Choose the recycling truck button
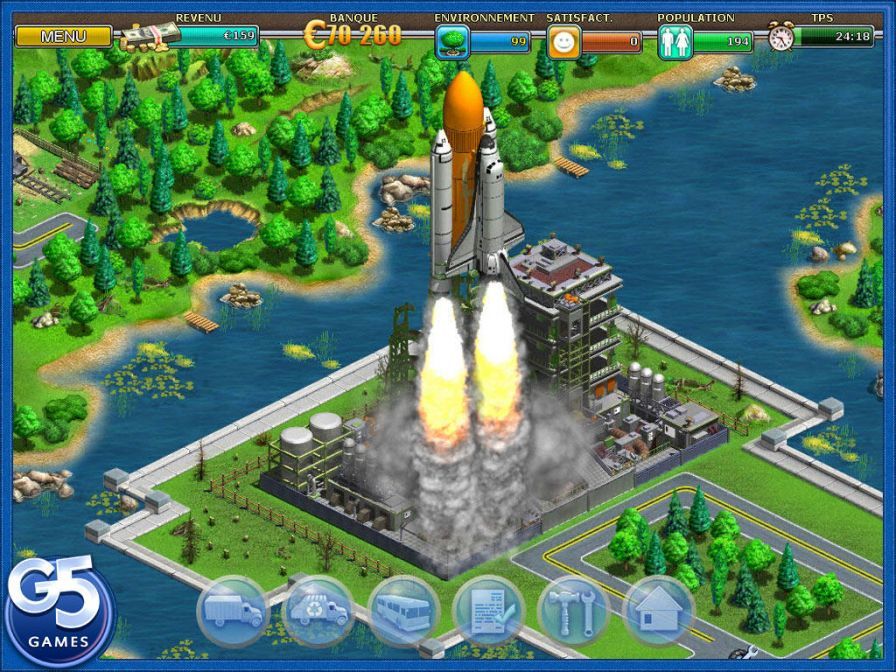This screenshot has height=672, width=896. point(317,610)
